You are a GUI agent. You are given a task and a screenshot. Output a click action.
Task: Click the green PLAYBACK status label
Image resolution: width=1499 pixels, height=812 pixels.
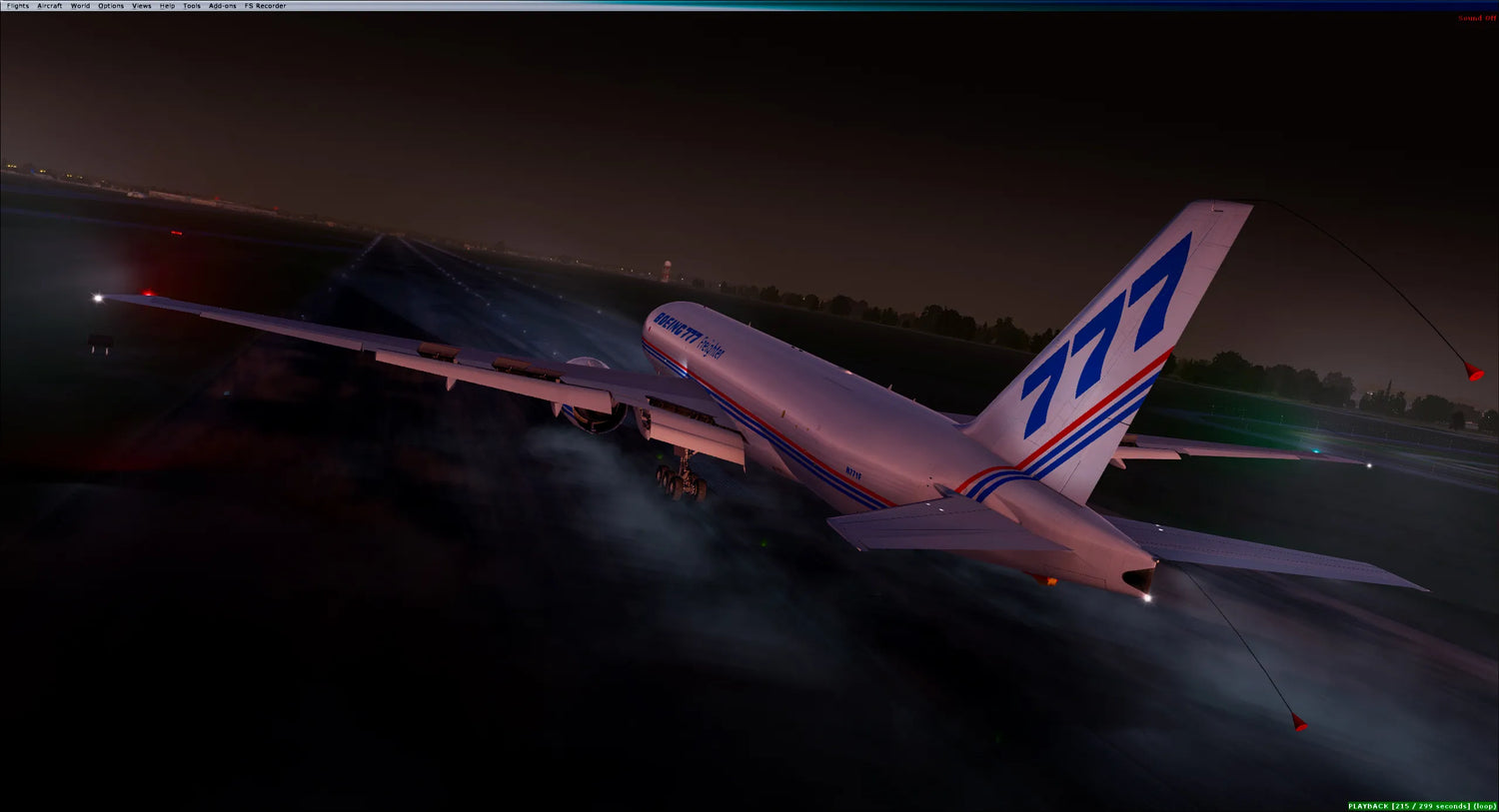[x=1367, y=805]
